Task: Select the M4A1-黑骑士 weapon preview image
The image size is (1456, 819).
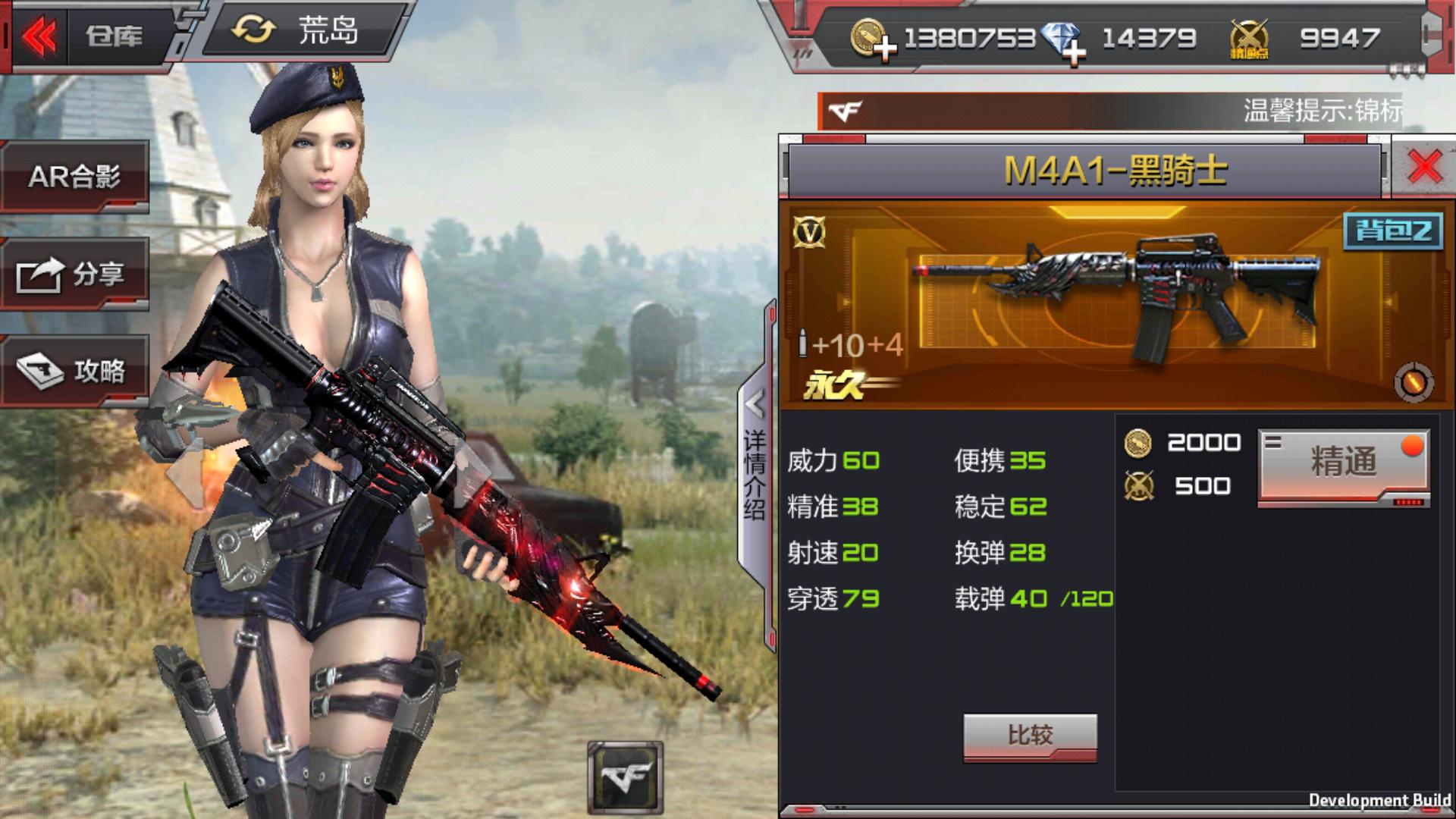Action: 1119,300
